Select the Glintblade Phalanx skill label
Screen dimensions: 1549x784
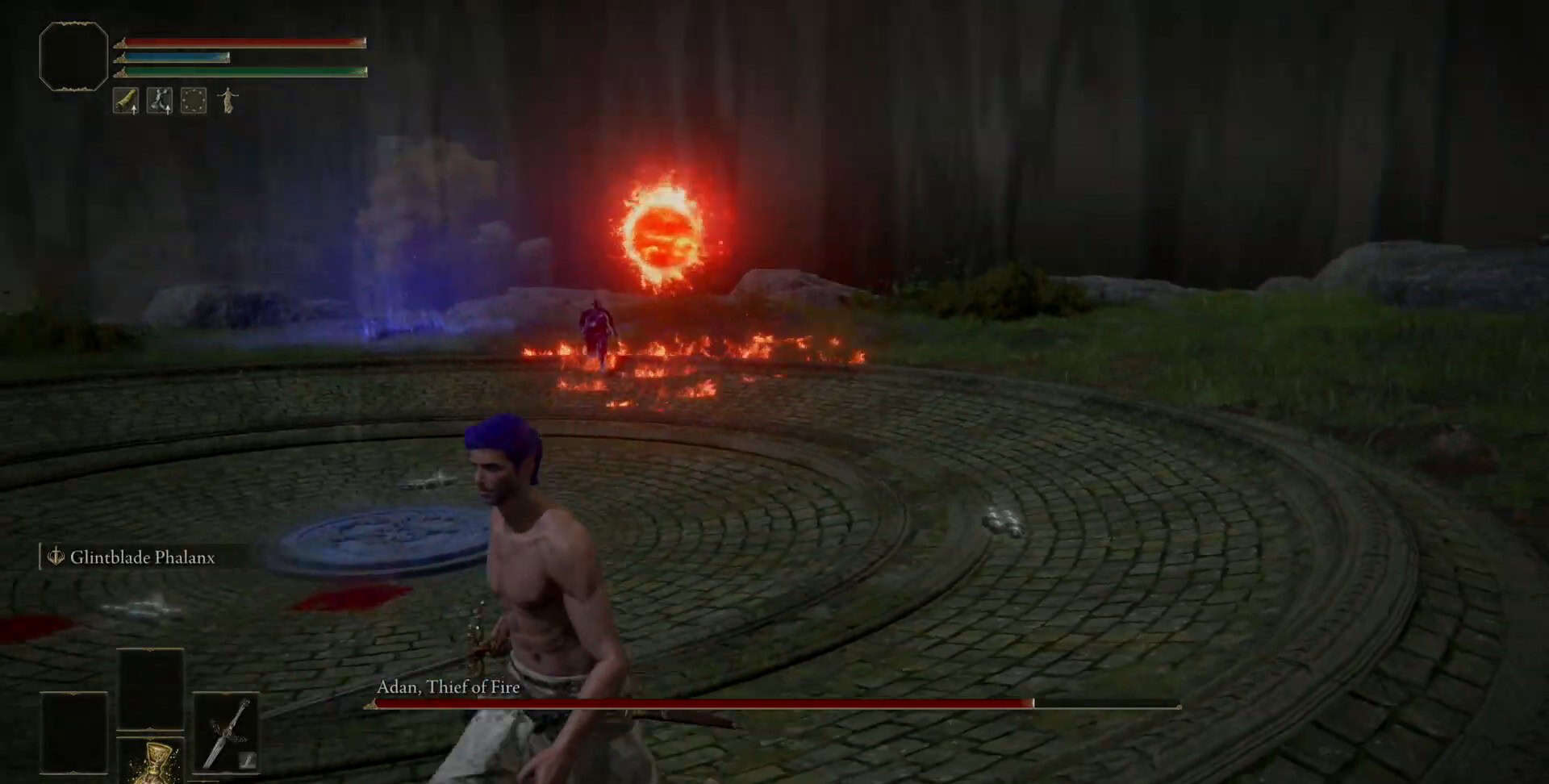[x=142, y=557]
